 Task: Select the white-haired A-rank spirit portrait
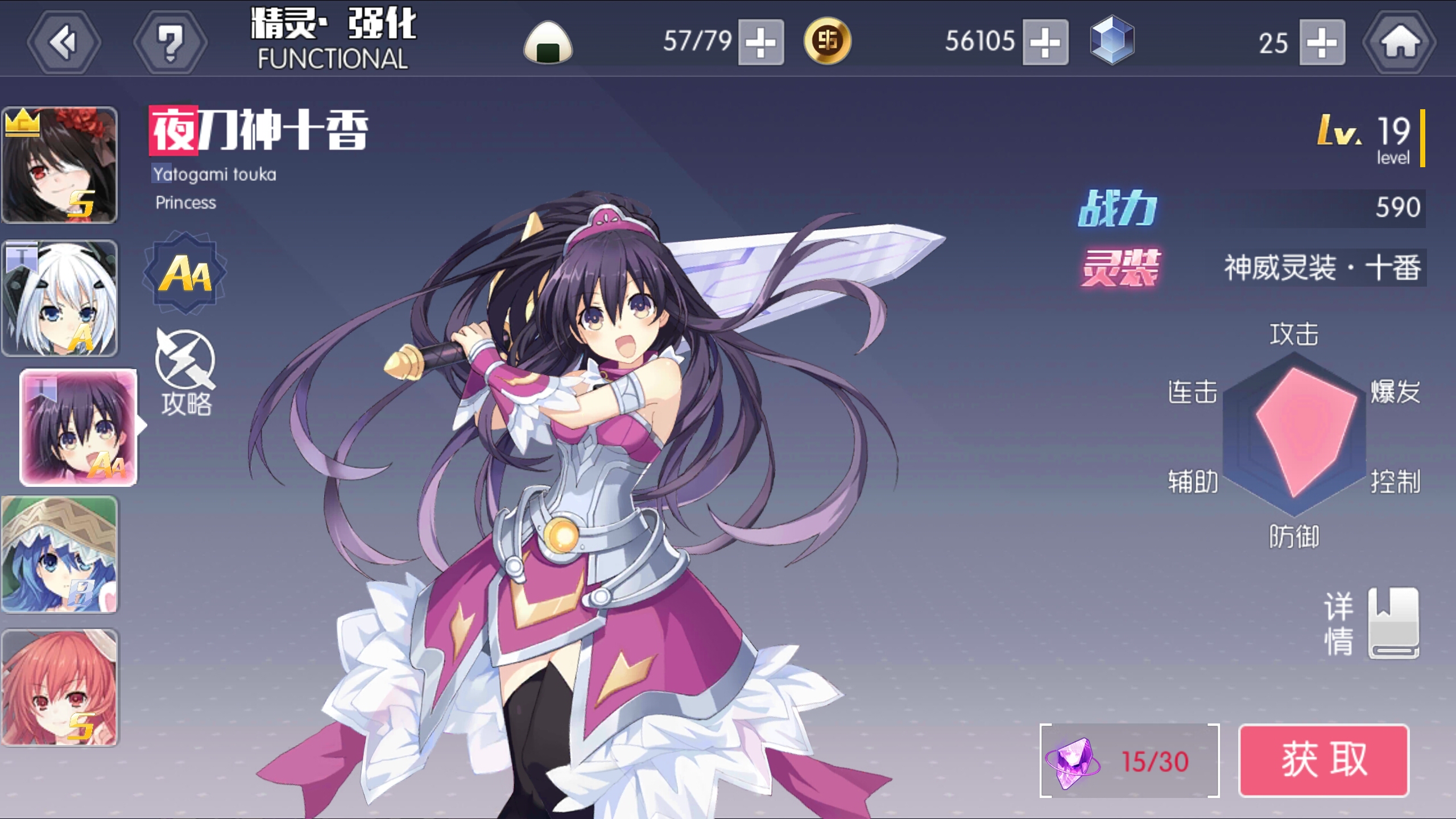60,297
